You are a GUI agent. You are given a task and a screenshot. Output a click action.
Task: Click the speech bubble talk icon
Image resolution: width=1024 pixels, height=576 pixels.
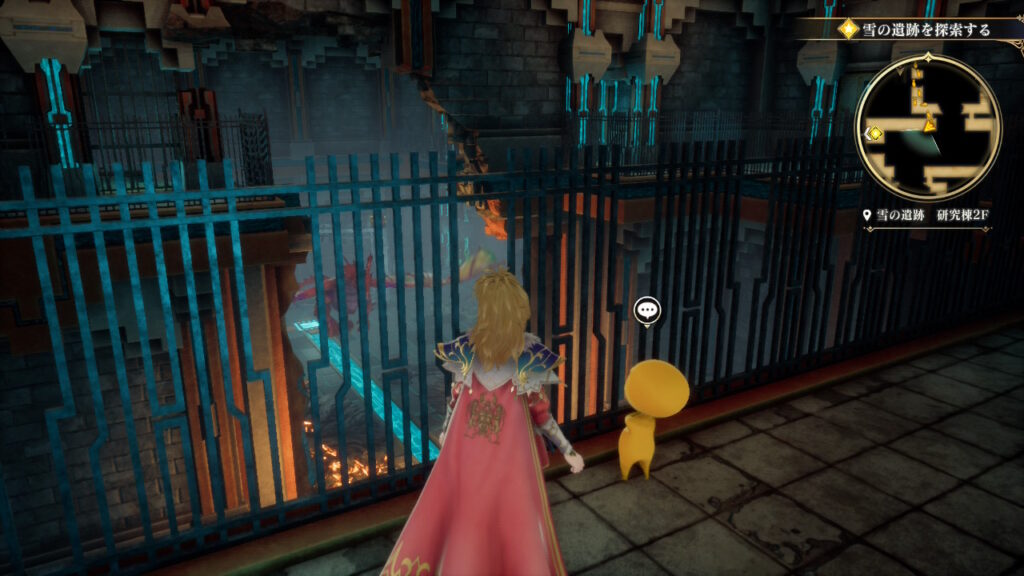point(647,312)
